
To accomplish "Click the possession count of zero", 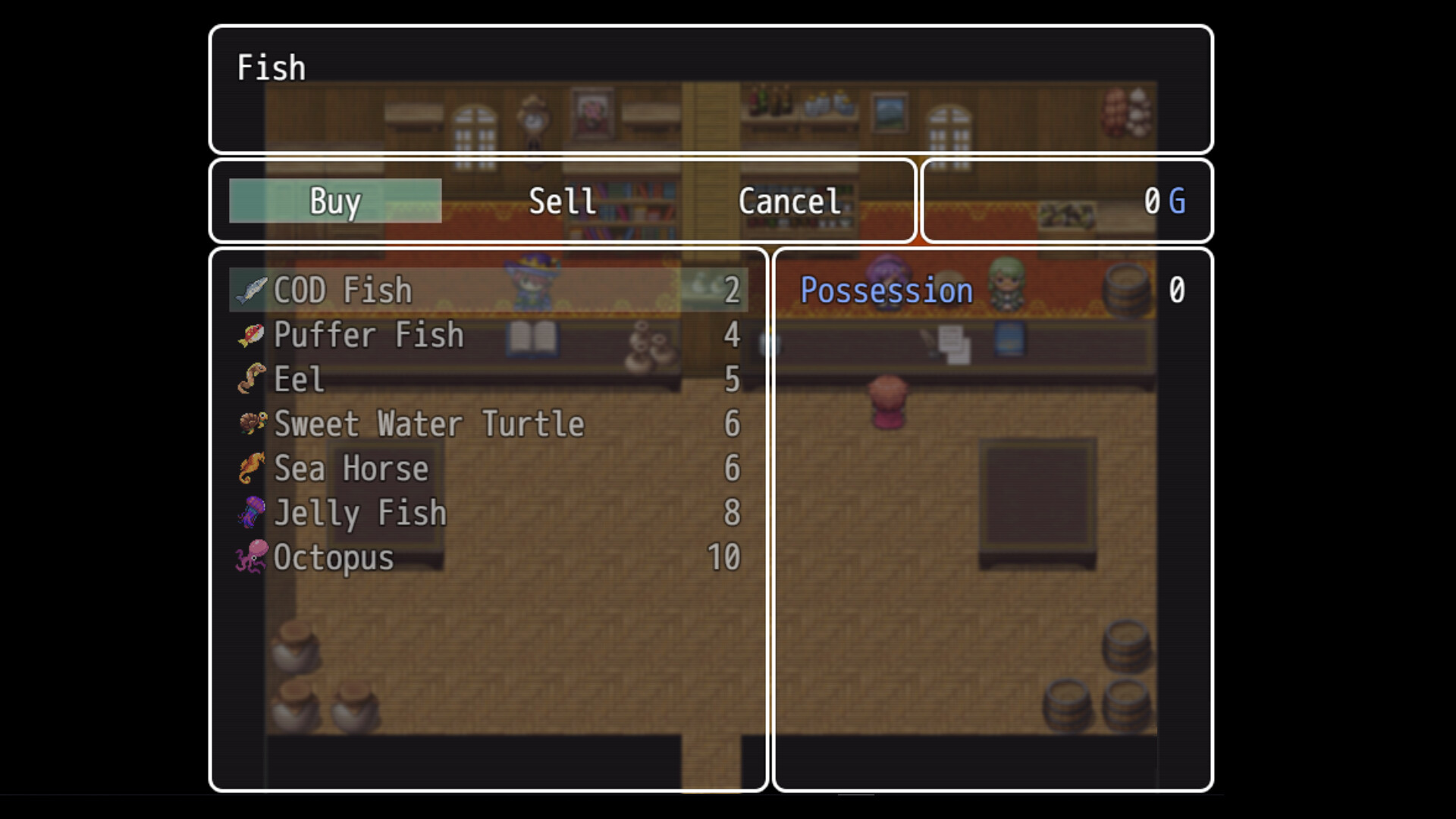I will pyautogui.click(x=1178, y=289).
